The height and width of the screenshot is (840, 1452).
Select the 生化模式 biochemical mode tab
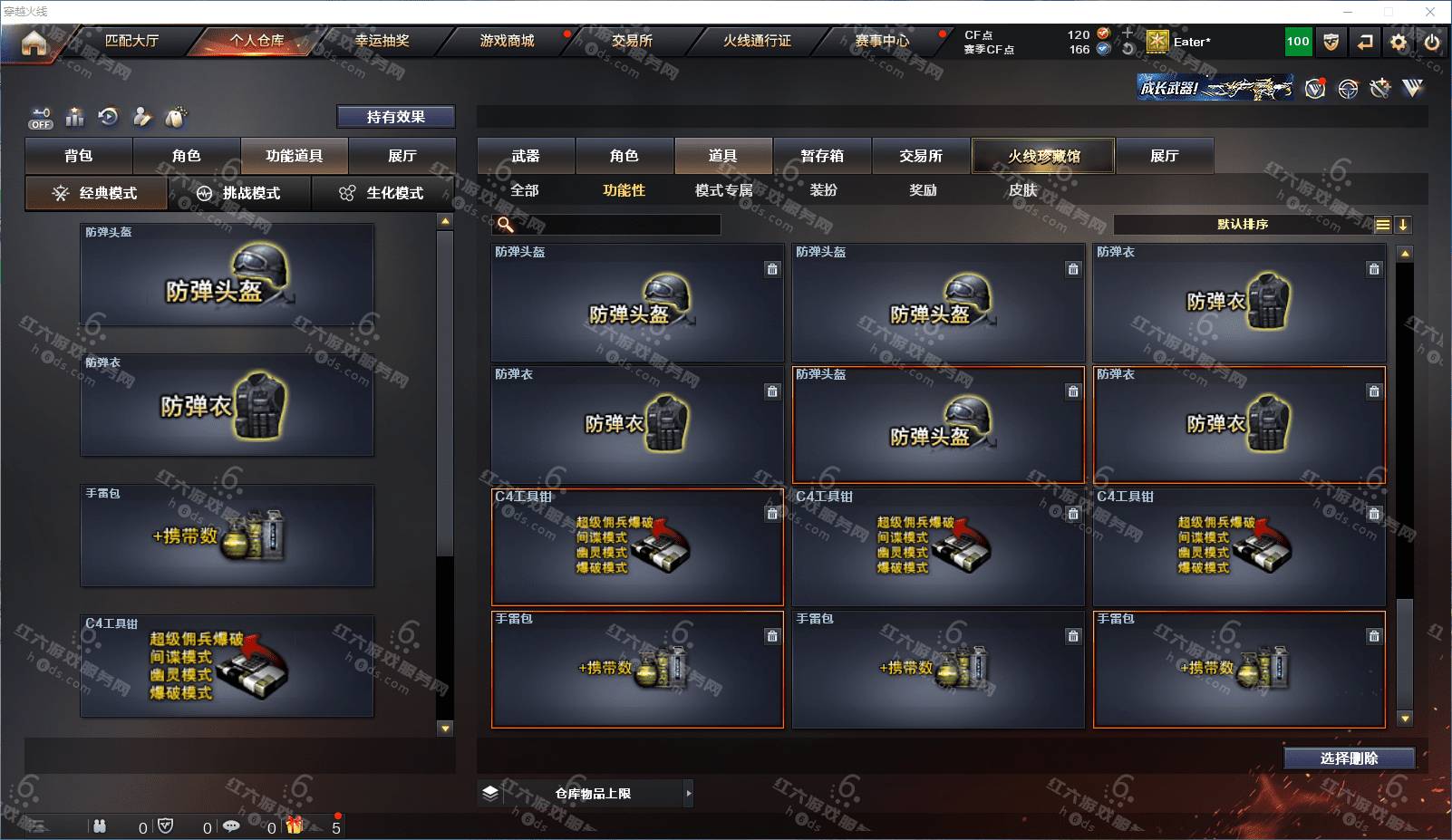[x=383, y=193]
